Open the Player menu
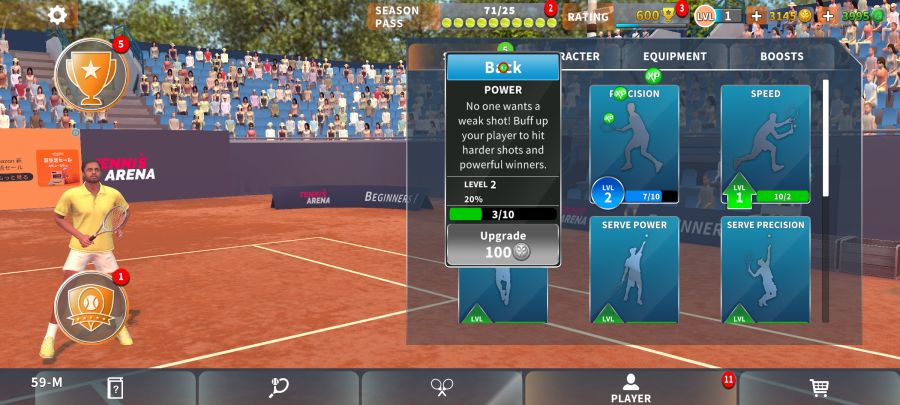 (630, 388)
